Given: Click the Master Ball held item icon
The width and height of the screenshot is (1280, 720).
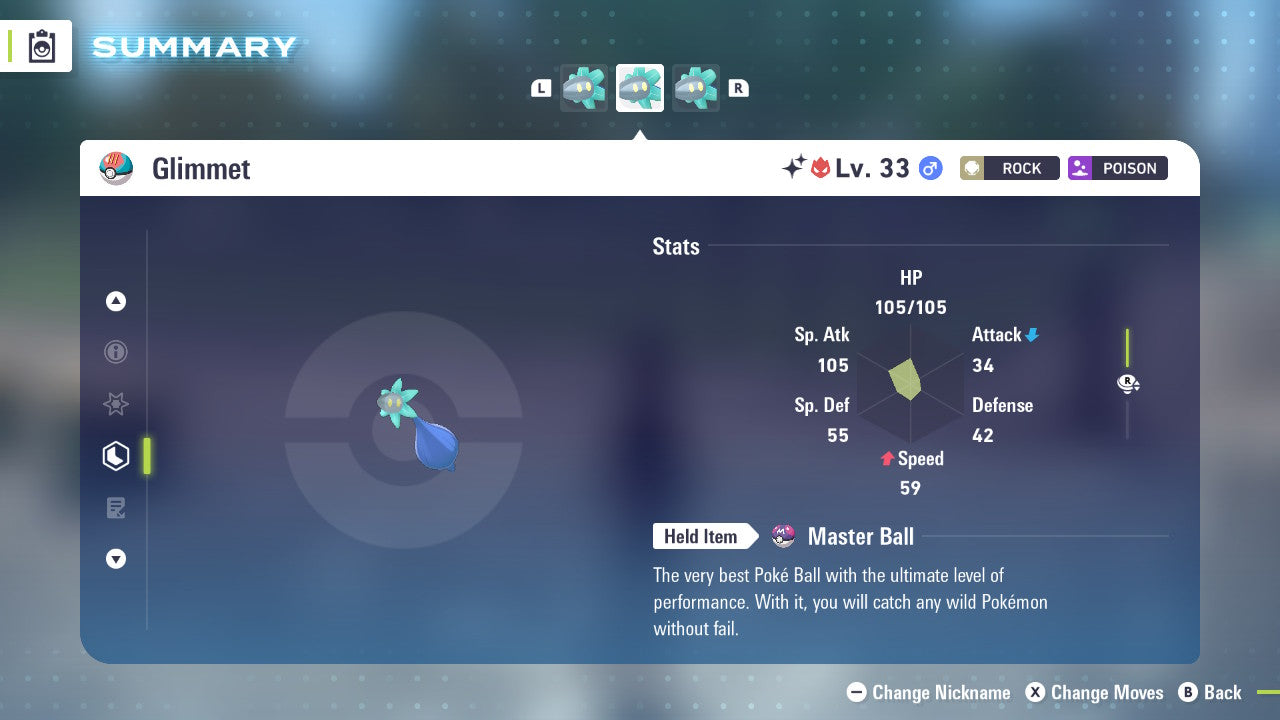Looking at the screenshot, I should click(783, 536).
